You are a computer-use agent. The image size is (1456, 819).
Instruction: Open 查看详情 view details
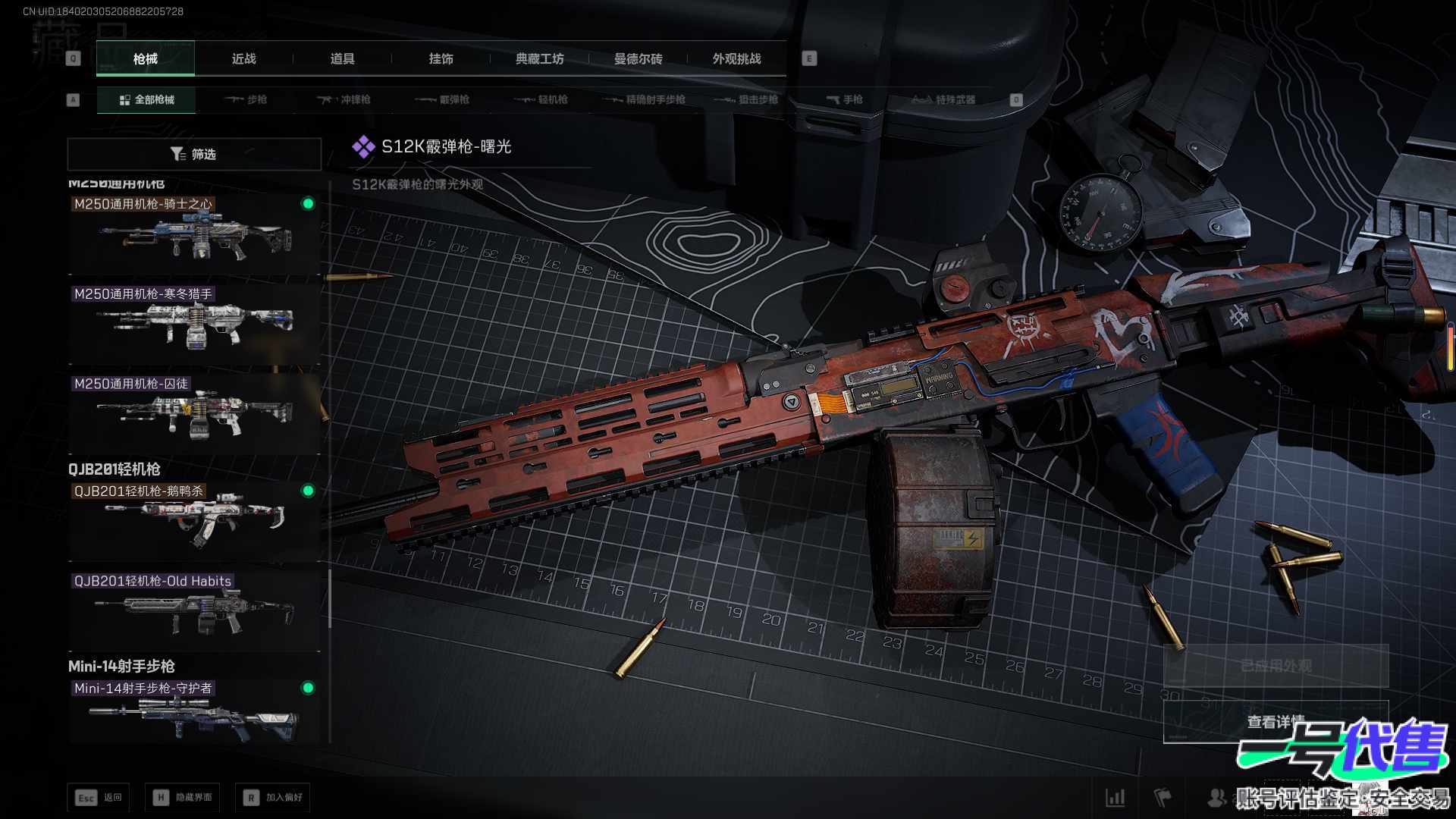[x=1276, y=722]
